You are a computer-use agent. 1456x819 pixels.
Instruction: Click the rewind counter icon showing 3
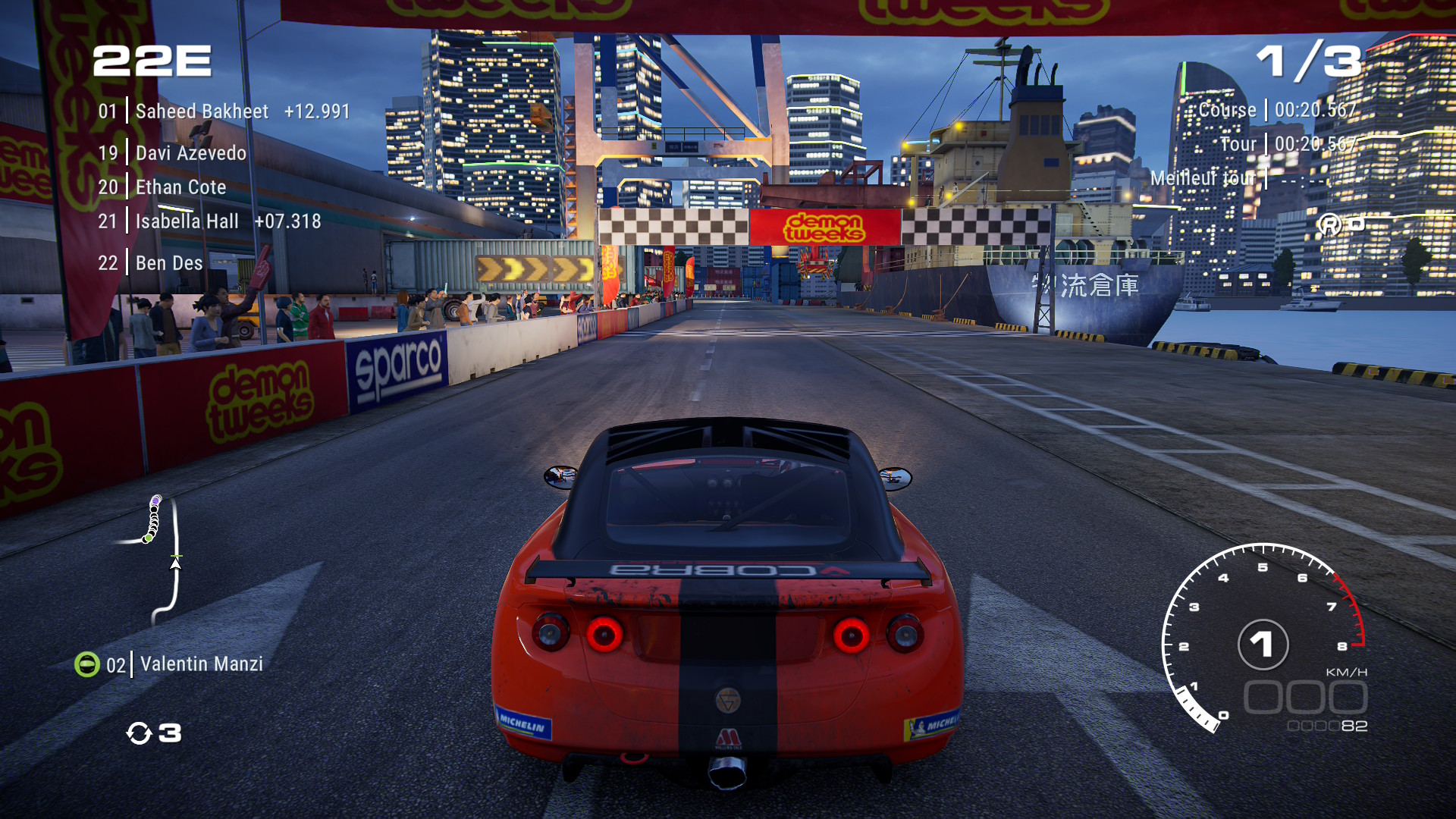click(x=150, y=733)
